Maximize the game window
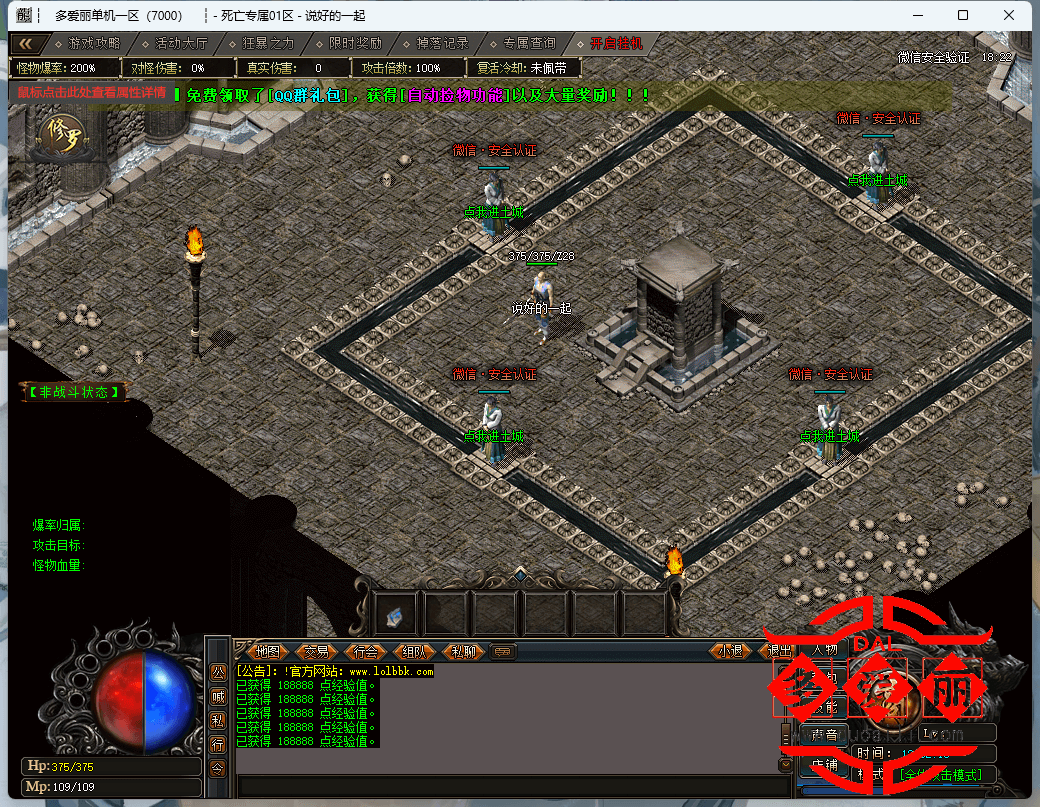This screenshot has height=807, width=1040. click(962, 15)
